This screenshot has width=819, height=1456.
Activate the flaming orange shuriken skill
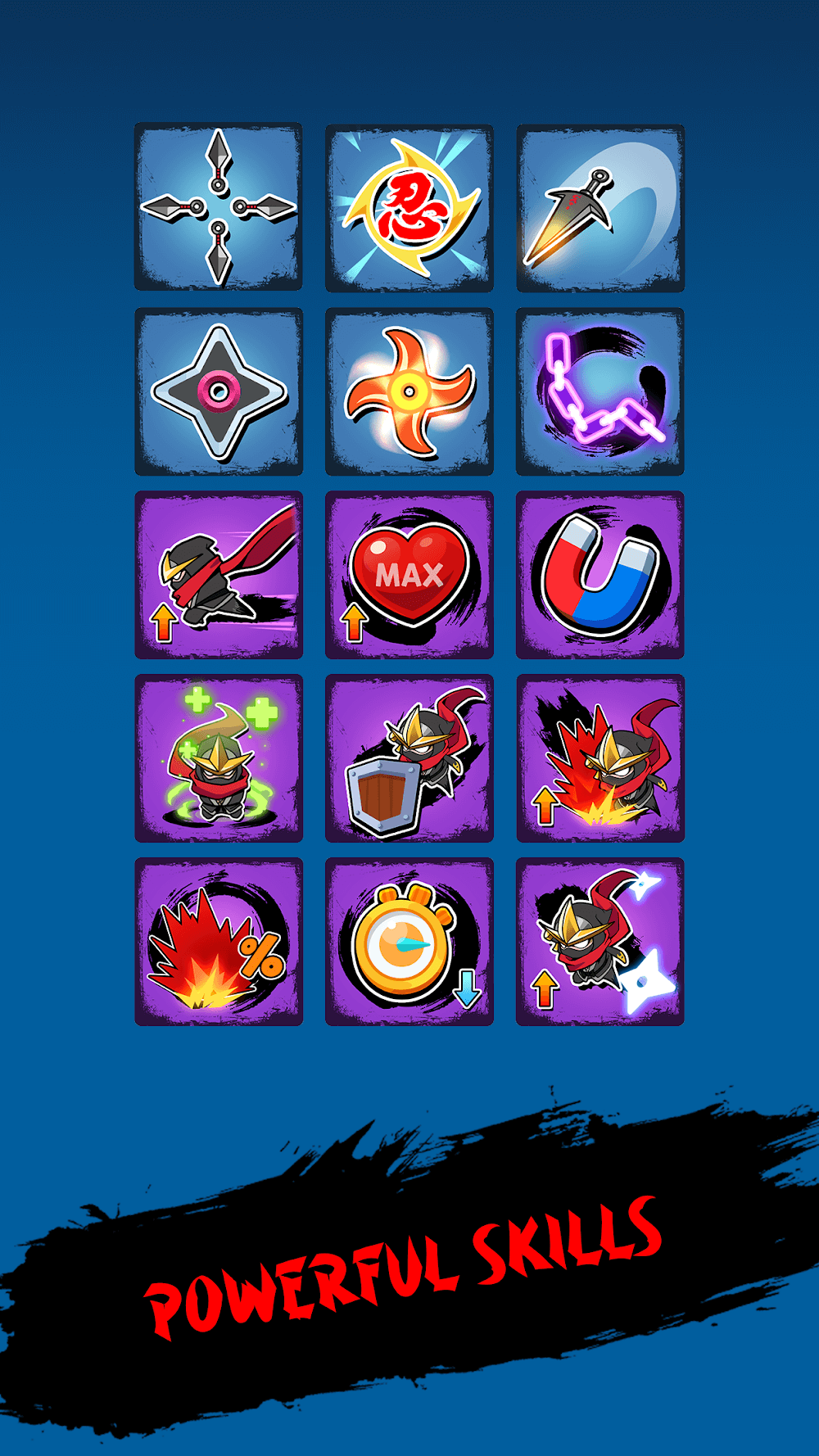(x=409, y=391)
